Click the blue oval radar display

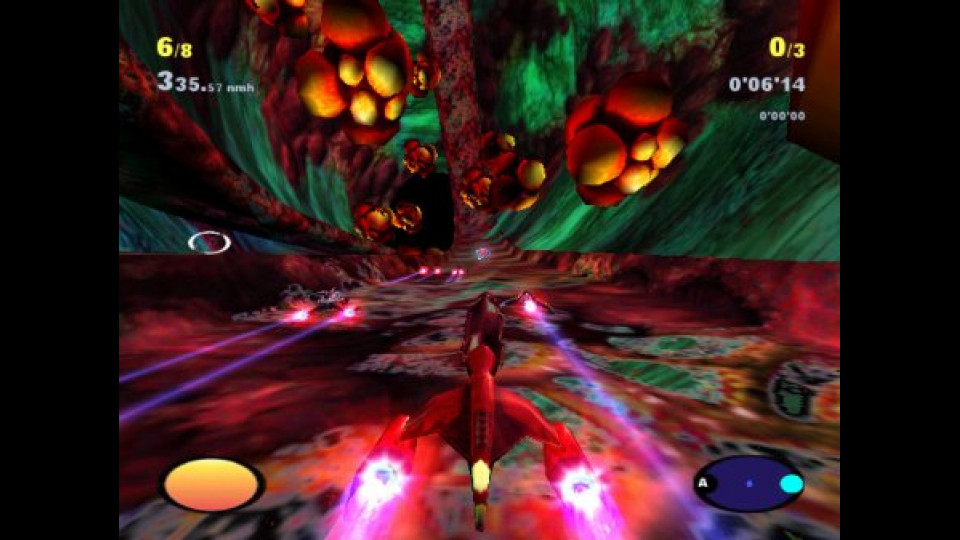748,484
